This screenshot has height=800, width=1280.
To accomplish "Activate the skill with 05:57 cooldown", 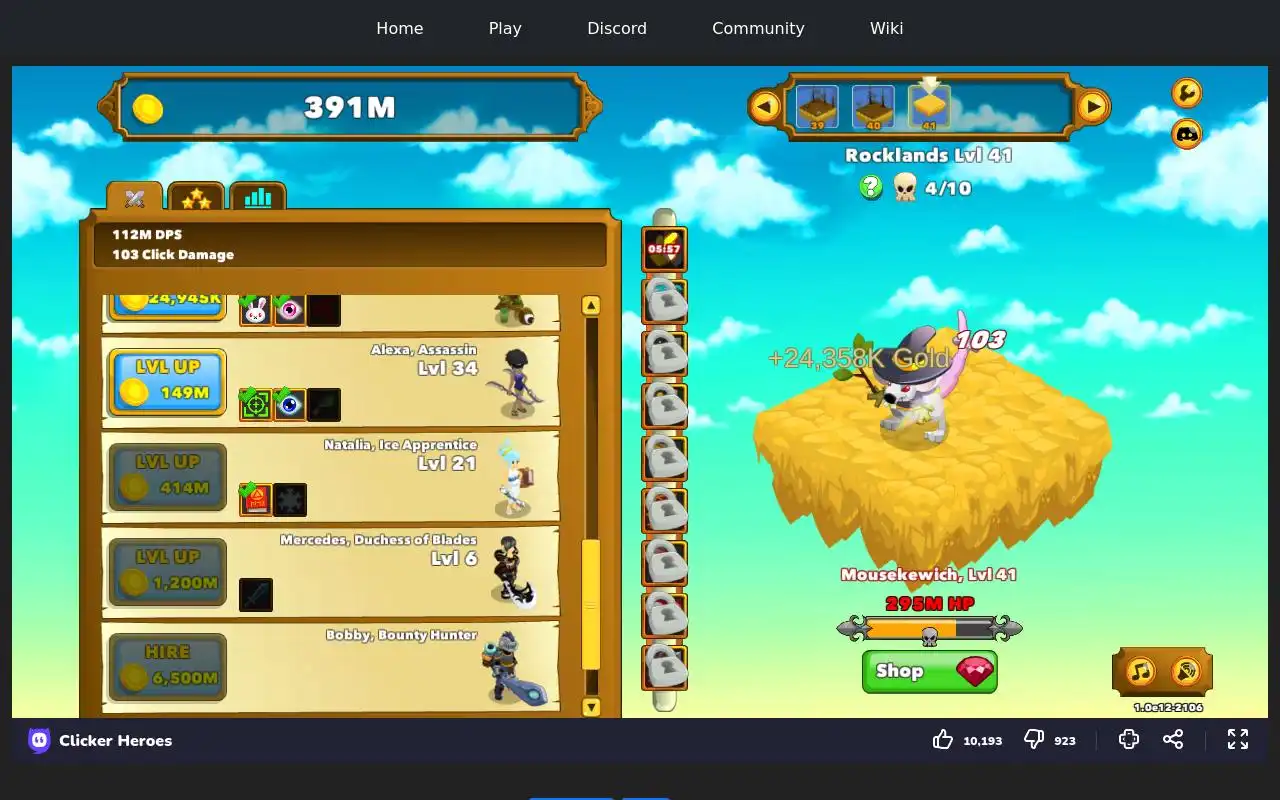I will 664,249.
